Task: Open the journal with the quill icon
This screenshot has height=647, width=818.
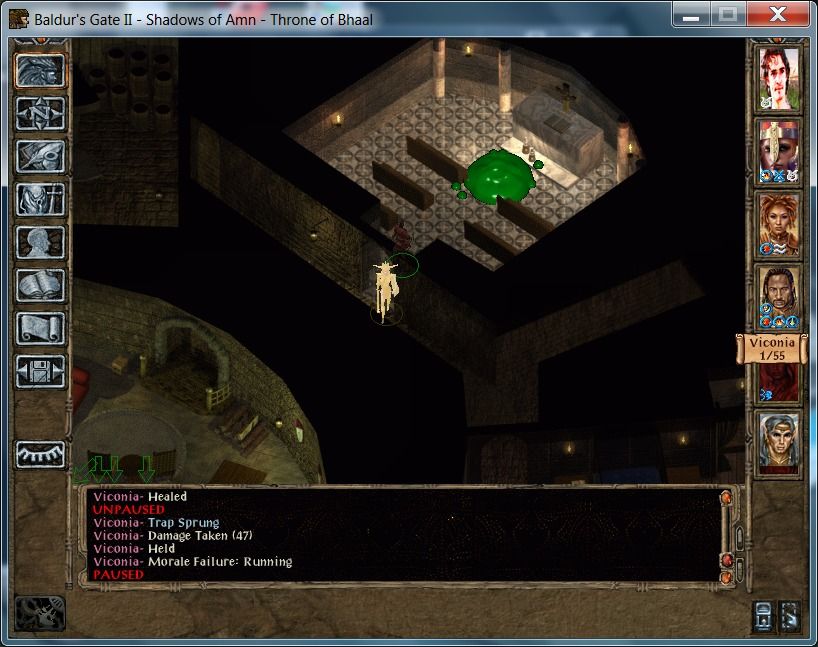Action: 41,157
